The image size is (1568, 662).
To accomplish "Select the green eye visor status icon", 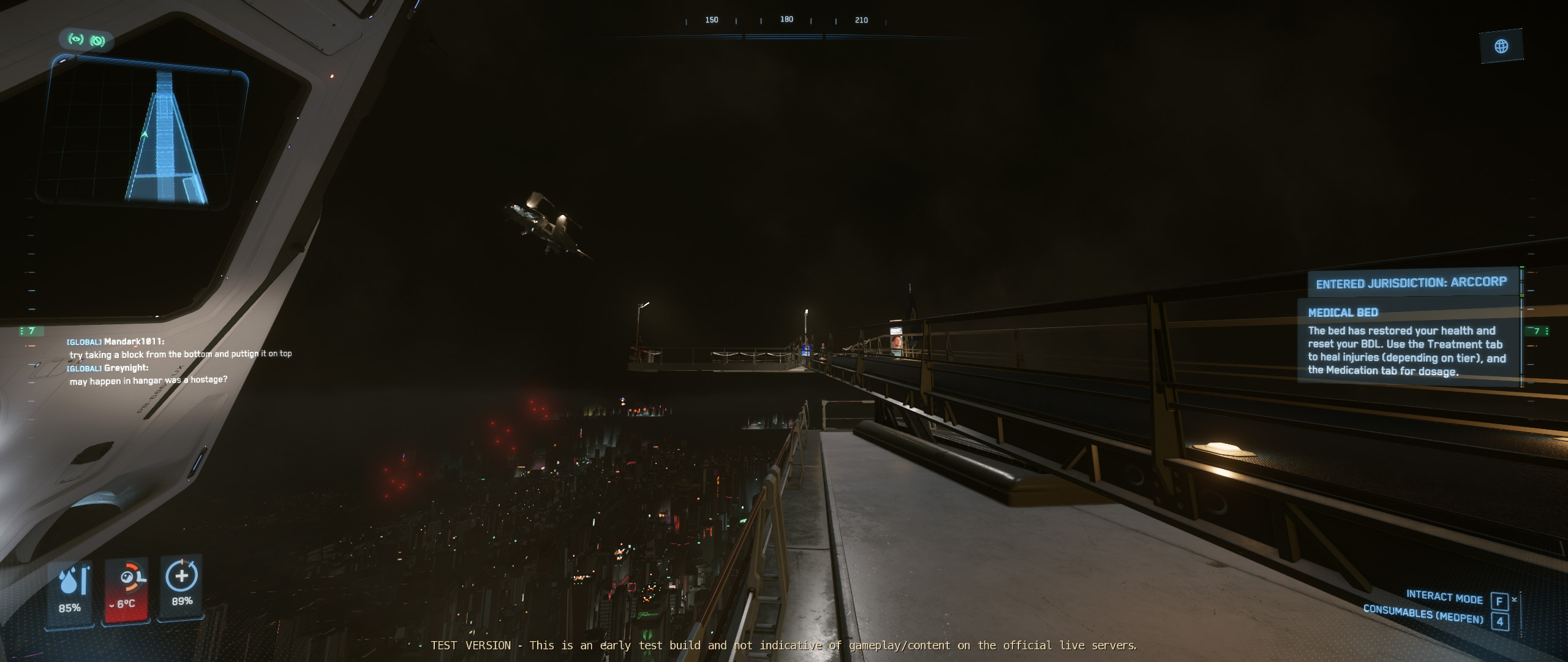I will [76, 40].
